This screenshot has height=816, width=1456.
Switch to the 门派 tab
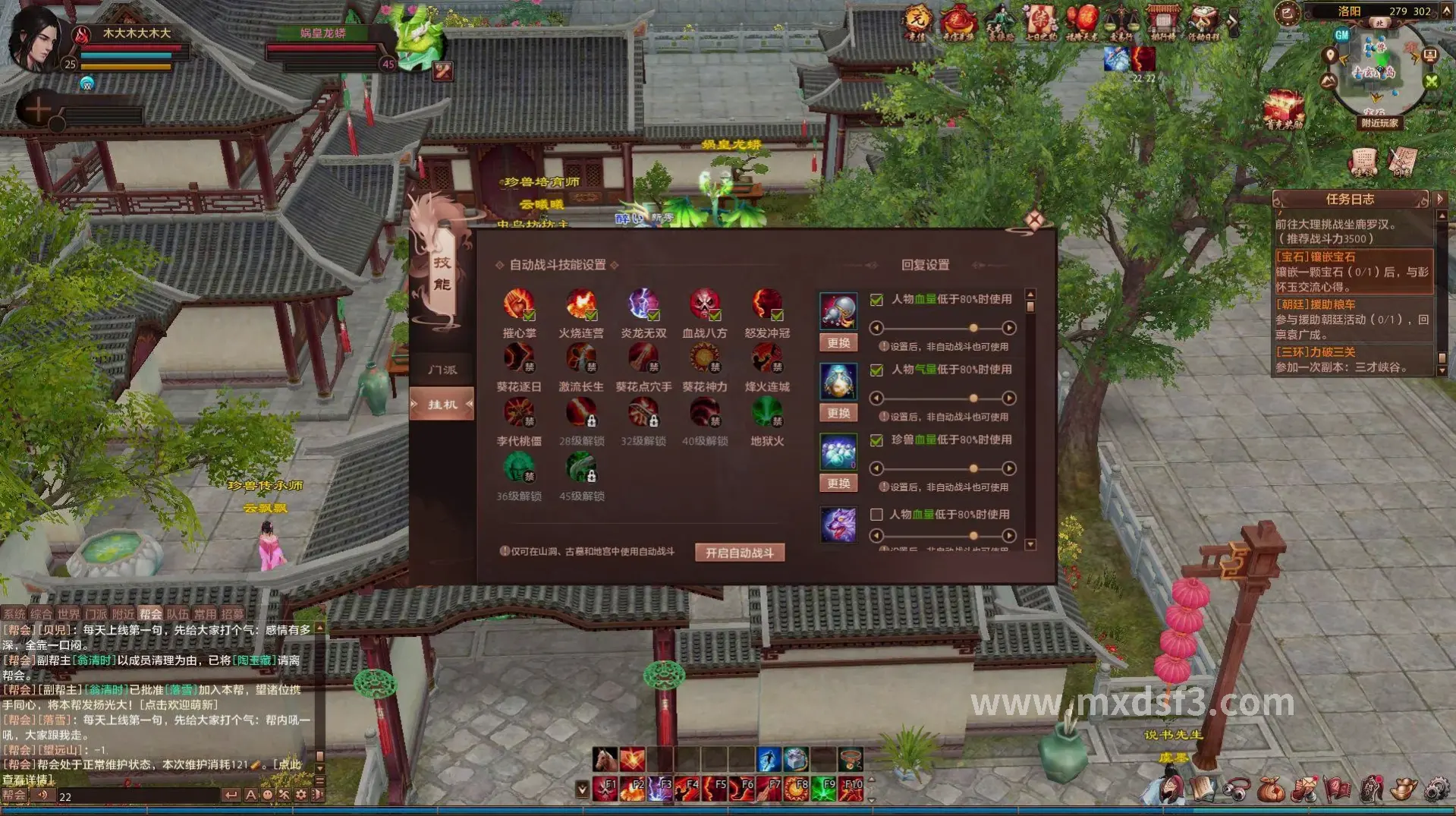[442, 370]
